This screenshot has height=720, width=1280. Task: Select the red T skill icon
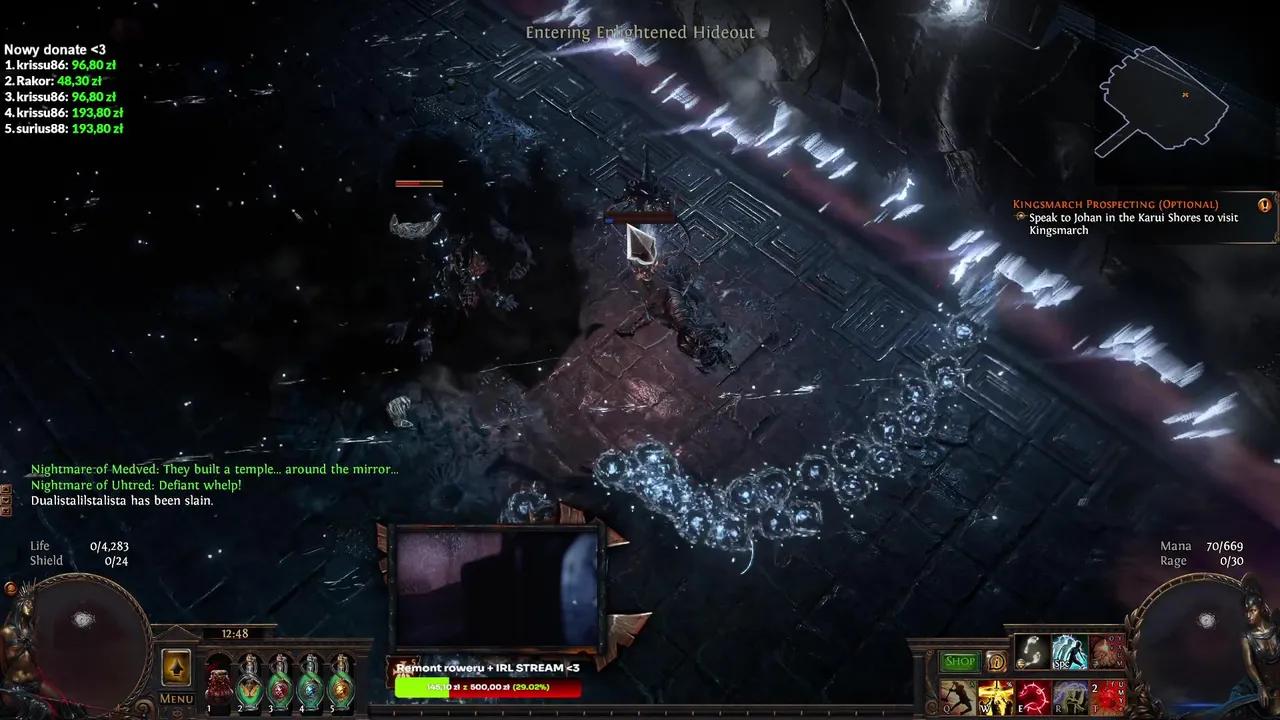(x=1107, y=696)
